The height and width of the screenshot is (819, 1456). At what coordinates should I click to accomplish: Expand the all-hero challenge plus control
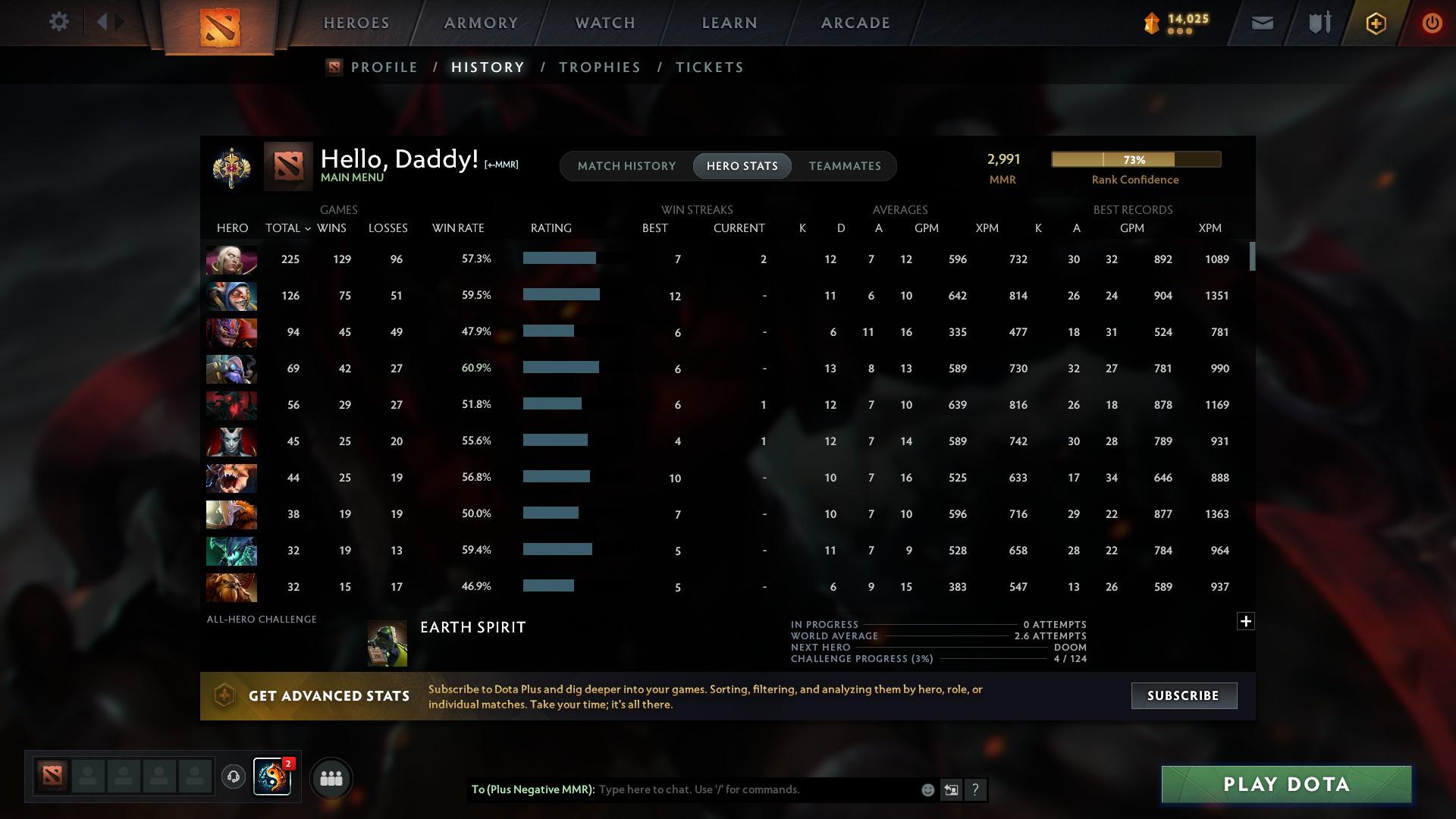pyautogui.click(x=1246, y=620)
